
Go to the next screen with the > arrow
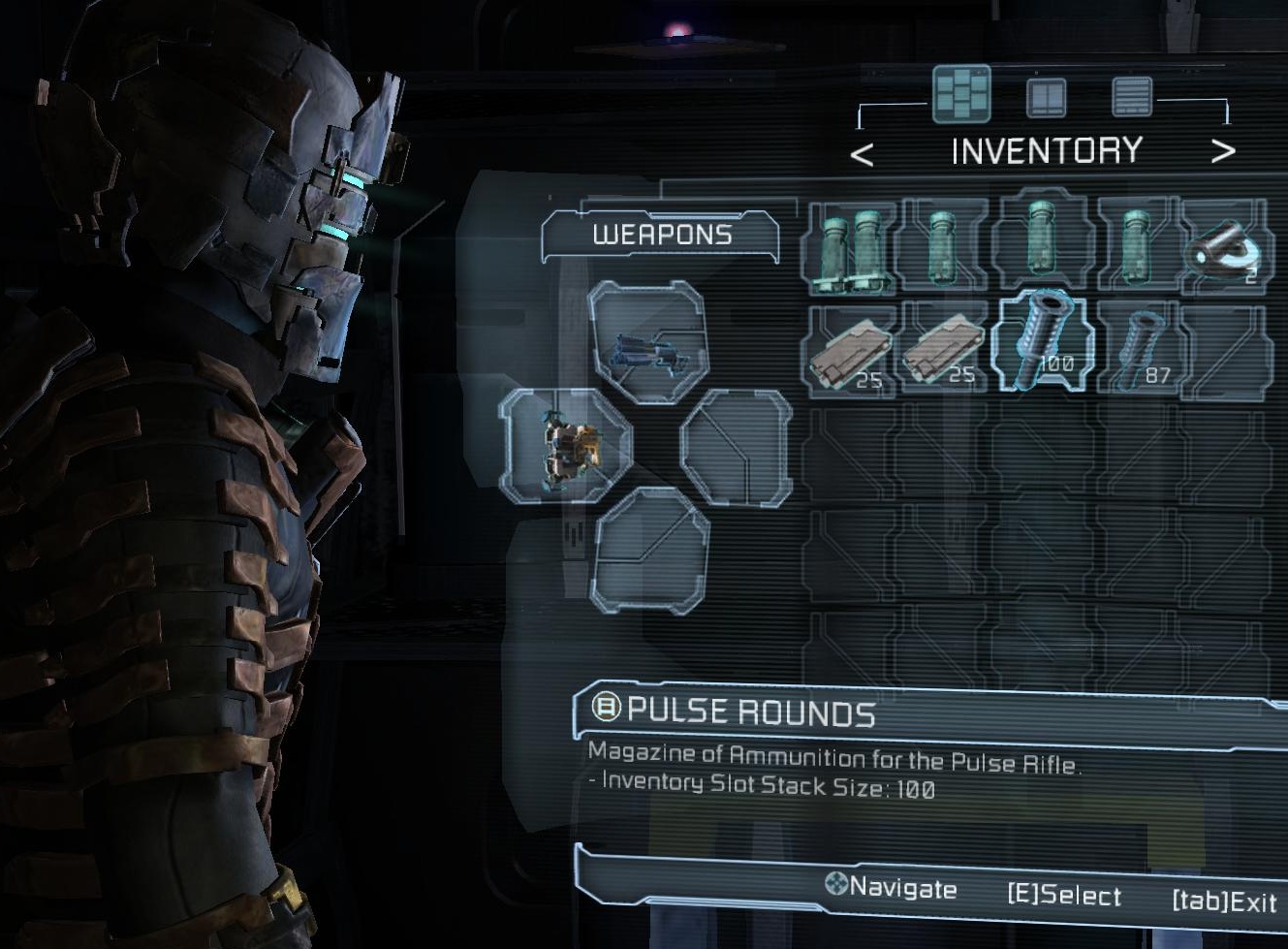pyautogui.click(x=1223, y=151)
